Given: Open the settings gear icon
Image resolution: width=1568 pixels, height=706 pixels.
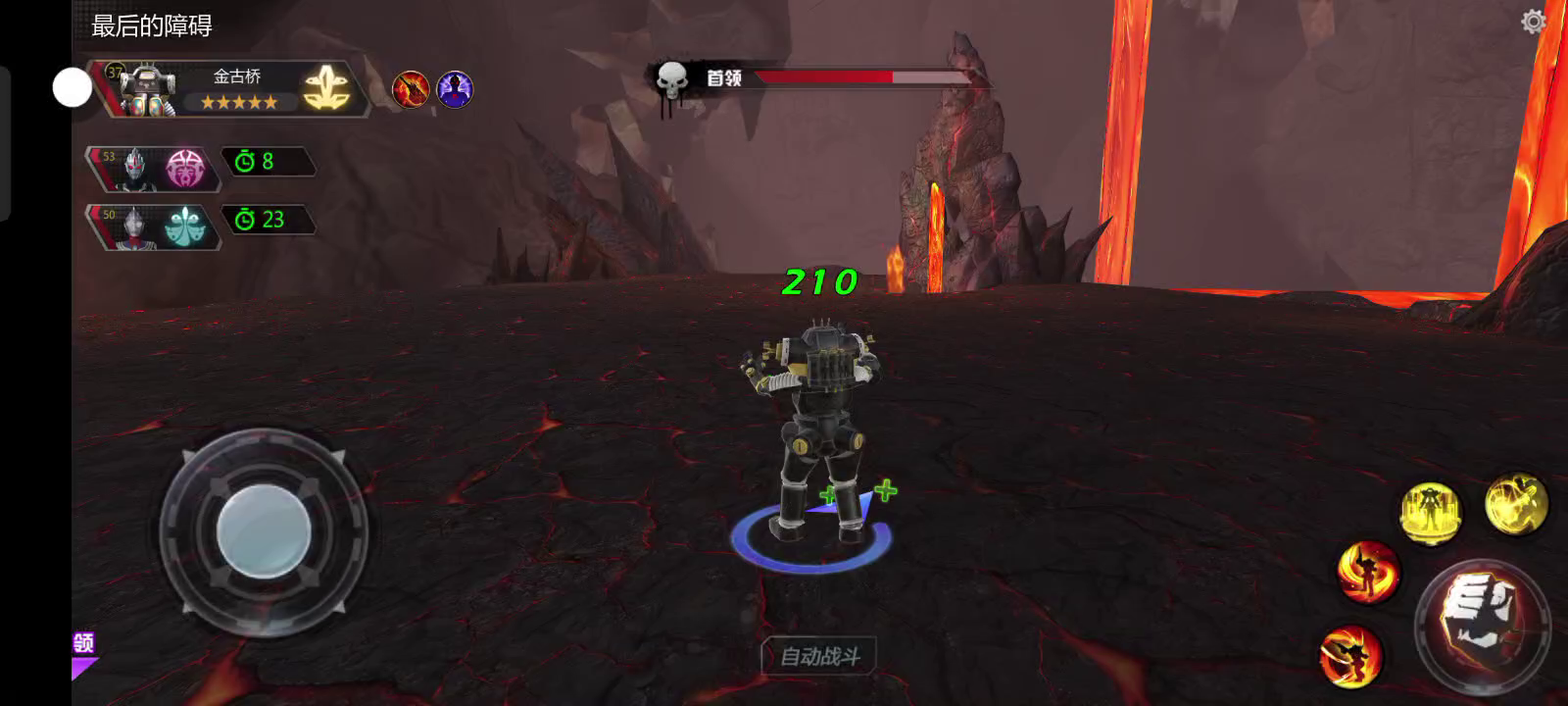Looking at the screenshot, I should (x=1533, y=22).
